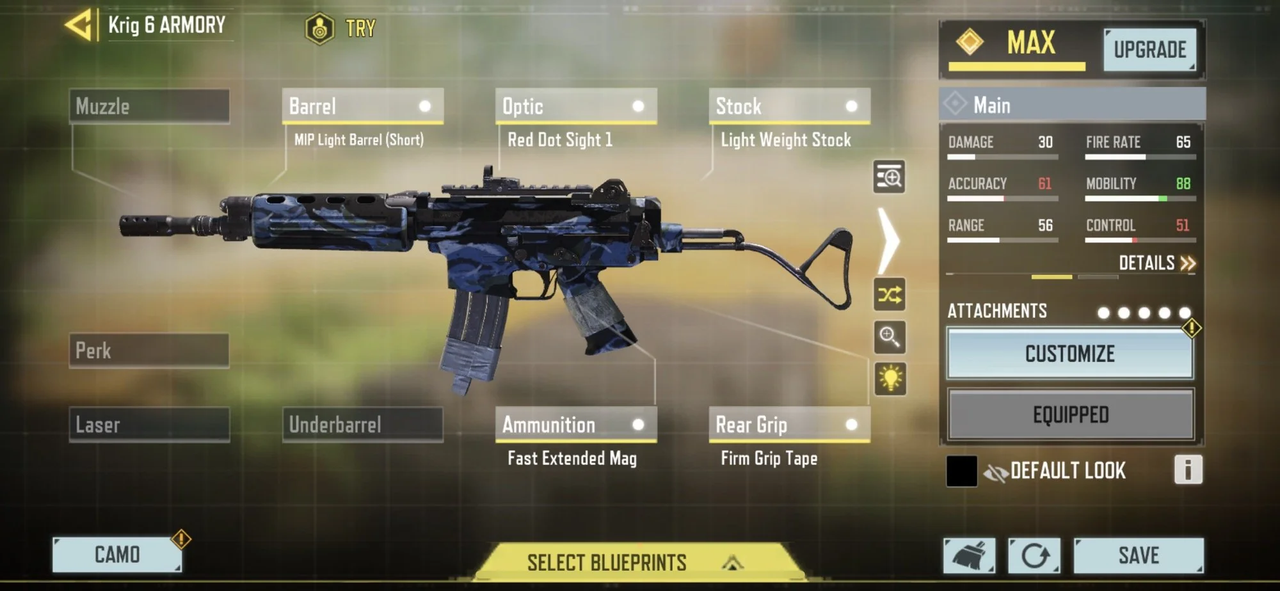This screenshot has height=591, width=1280.
Task: Select the Laser attachment slot
Action: [149, 425]
